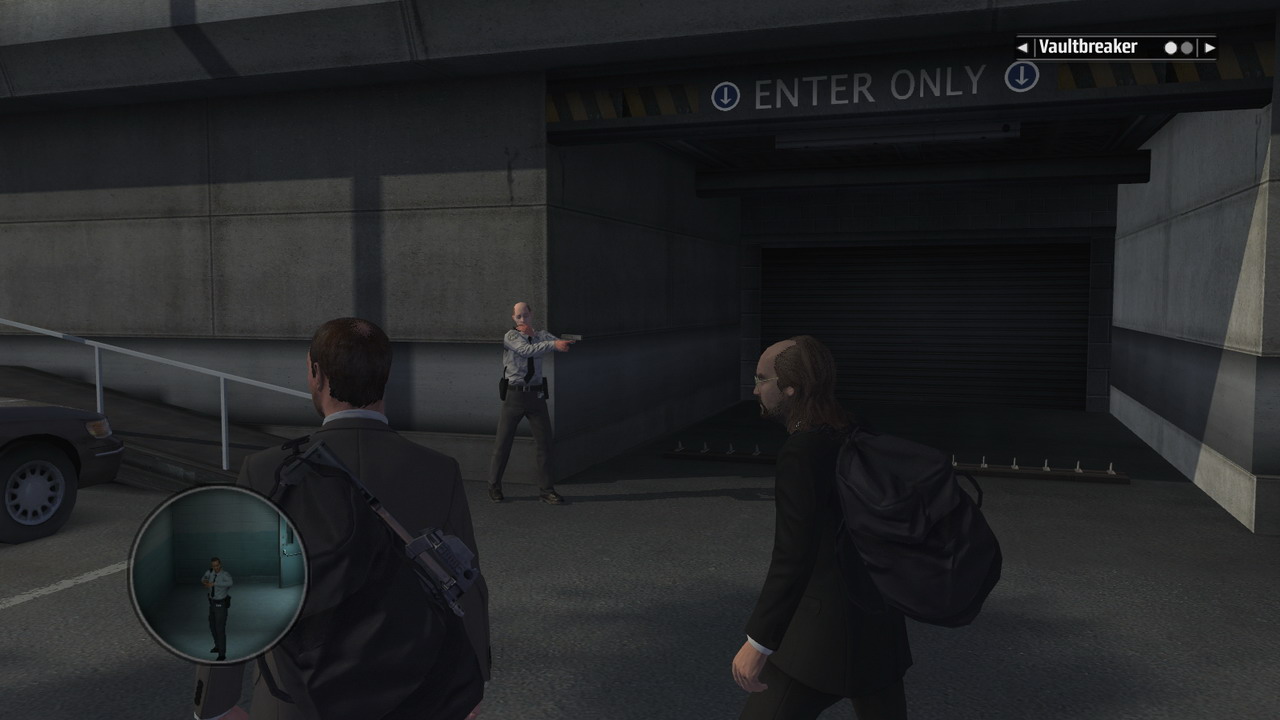Click the right arrow of the Vaultbreaker selector
Viewport: 1280px width, 720px height.
click(x=1209, y=47)
